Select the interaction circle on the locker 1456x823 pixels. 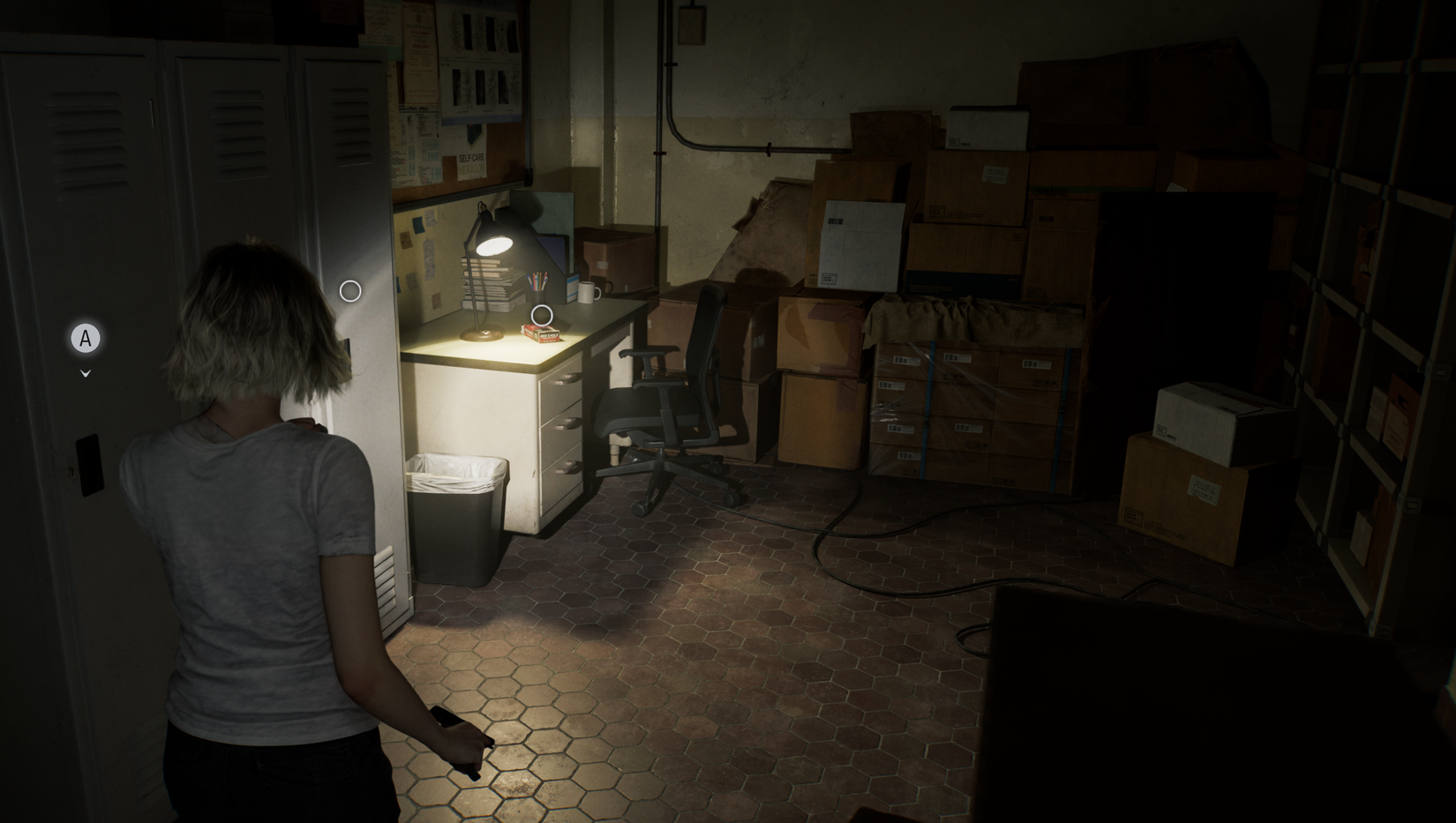(x=350, y=288)
